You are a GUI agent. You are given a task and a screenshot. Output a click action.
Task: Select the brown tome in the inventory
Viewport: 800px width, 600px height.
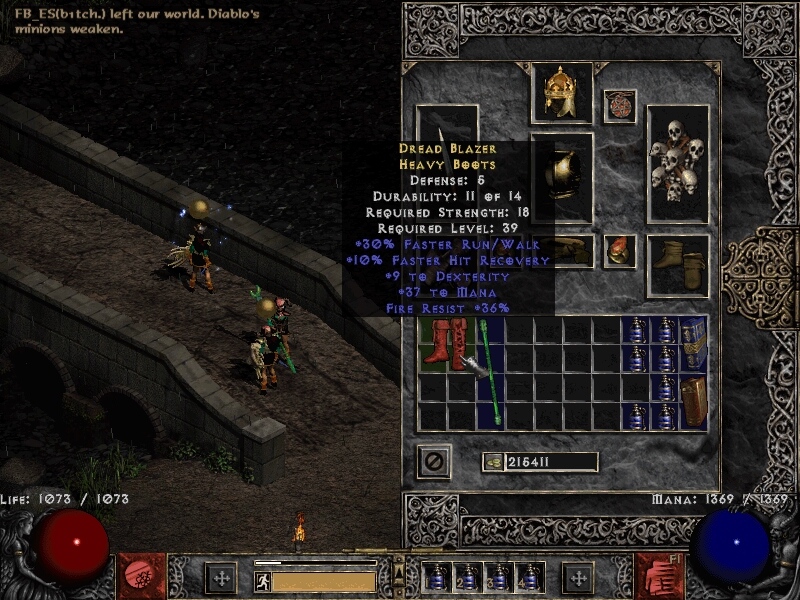click(x=693, y=402)
